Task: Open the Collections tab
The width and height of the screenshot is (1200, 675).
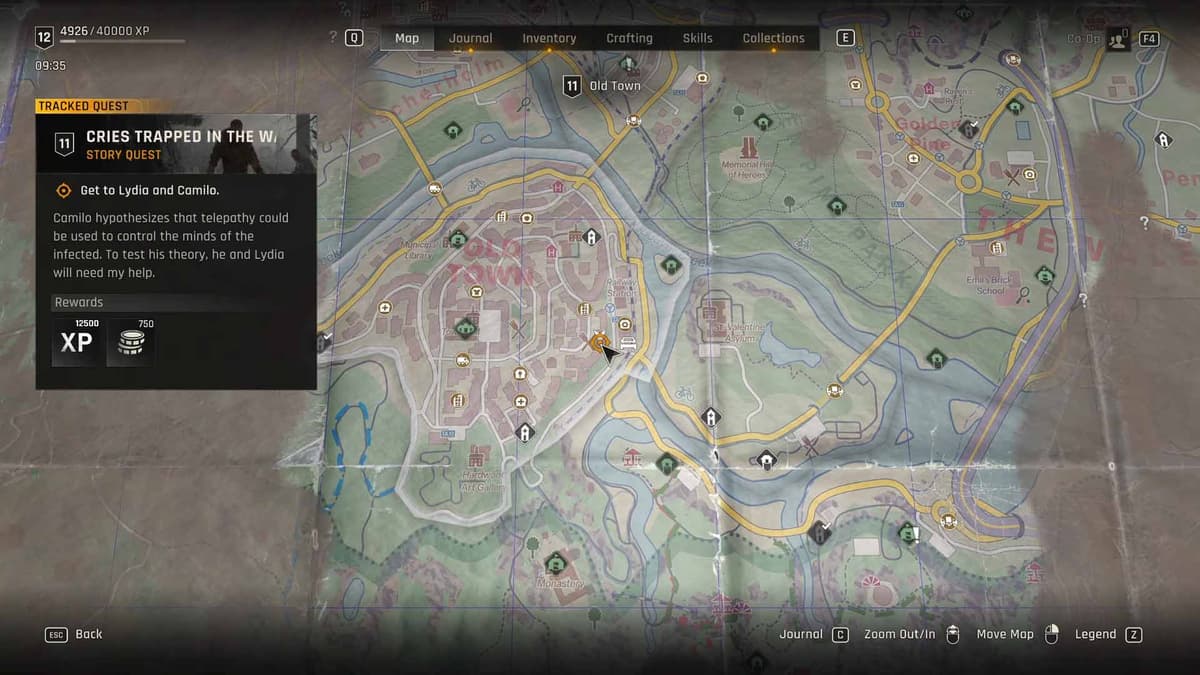Action: pos(773,38)
